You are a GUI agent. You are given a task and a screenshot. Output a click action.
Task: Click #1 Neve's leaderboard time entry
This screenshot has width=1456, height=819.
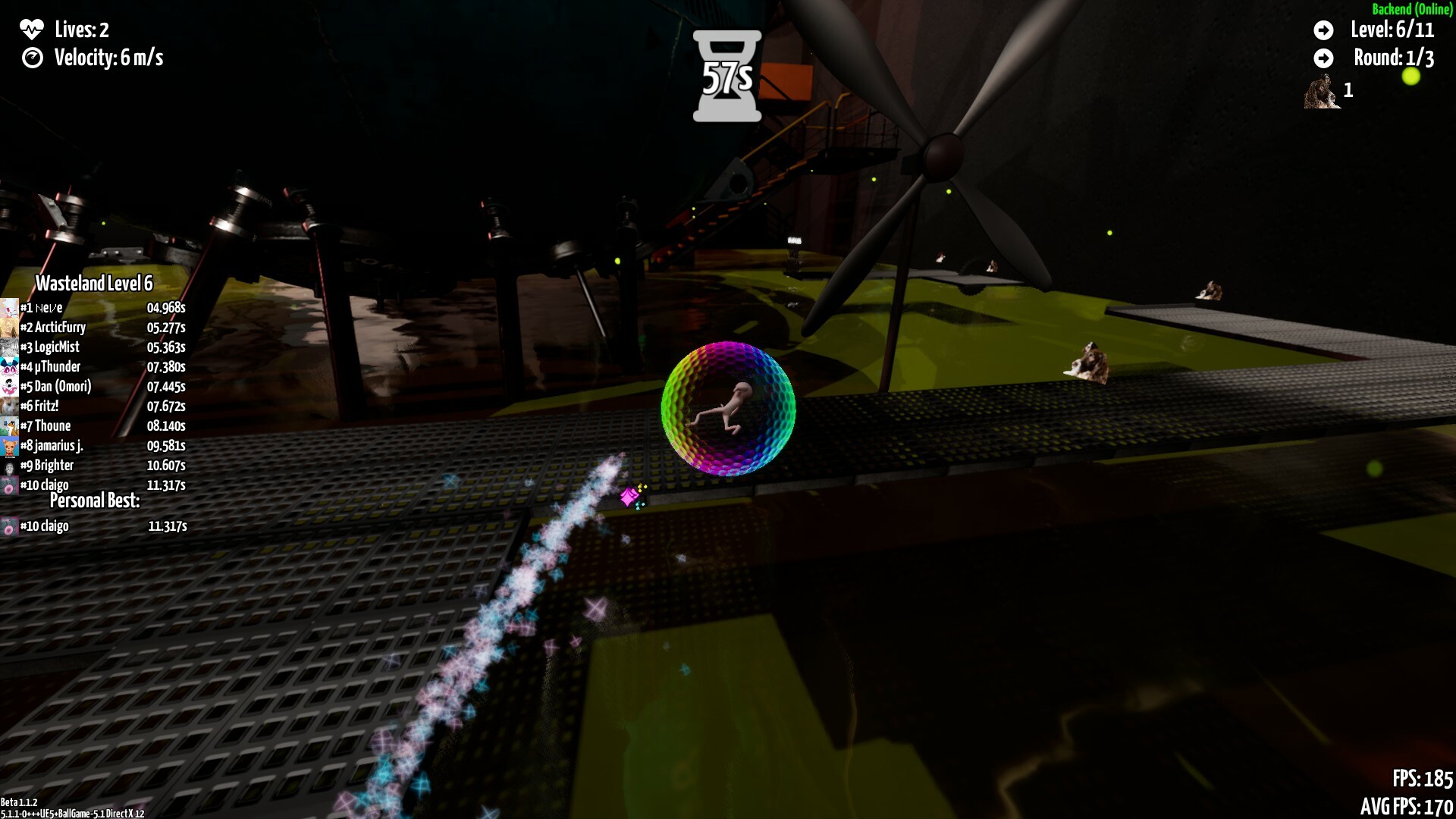tap(166, 308)
